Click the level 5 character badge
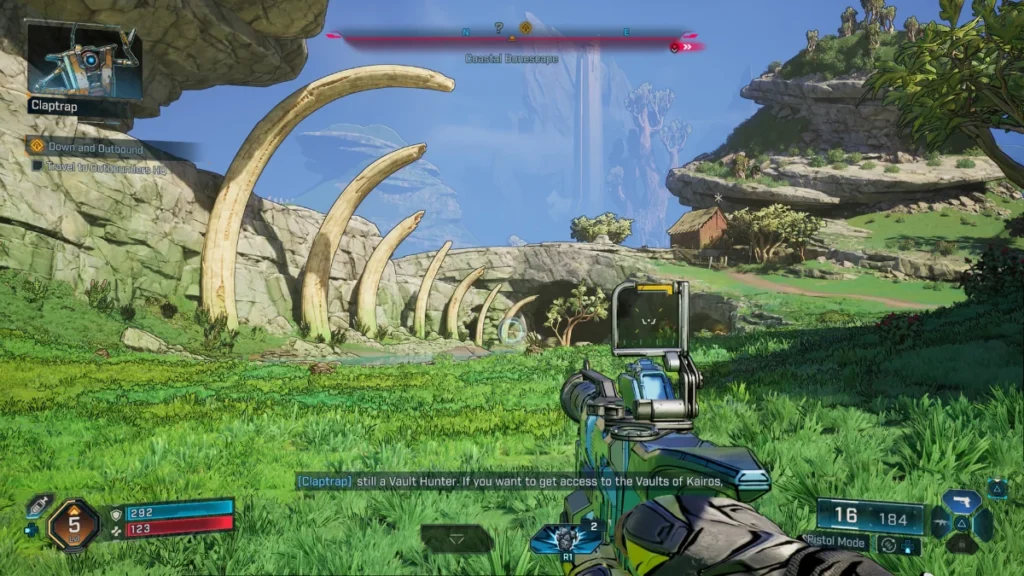 point(73,525)
